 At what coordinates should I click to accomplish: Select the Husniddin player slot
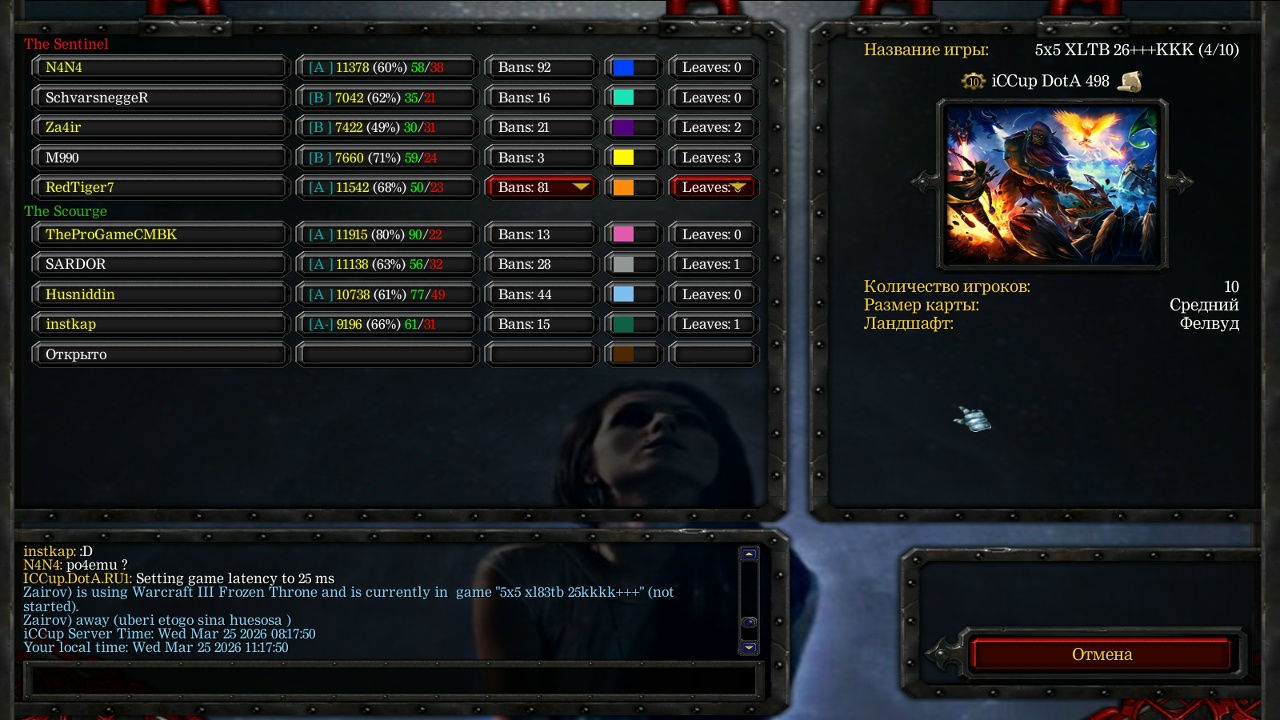pos(160,295)
